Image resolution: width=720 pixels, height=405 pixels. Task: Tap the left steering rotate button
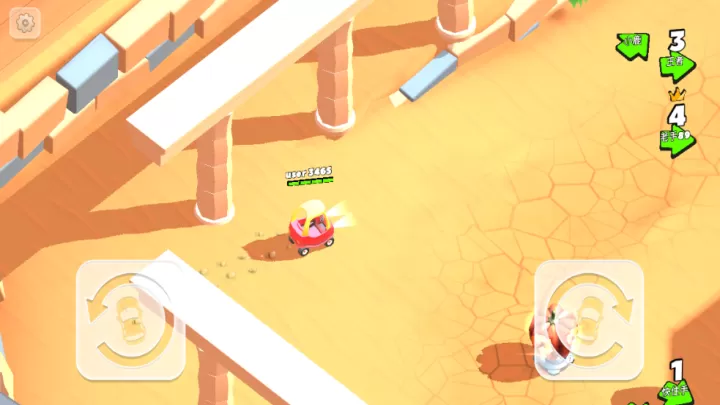tap(130, 319)
